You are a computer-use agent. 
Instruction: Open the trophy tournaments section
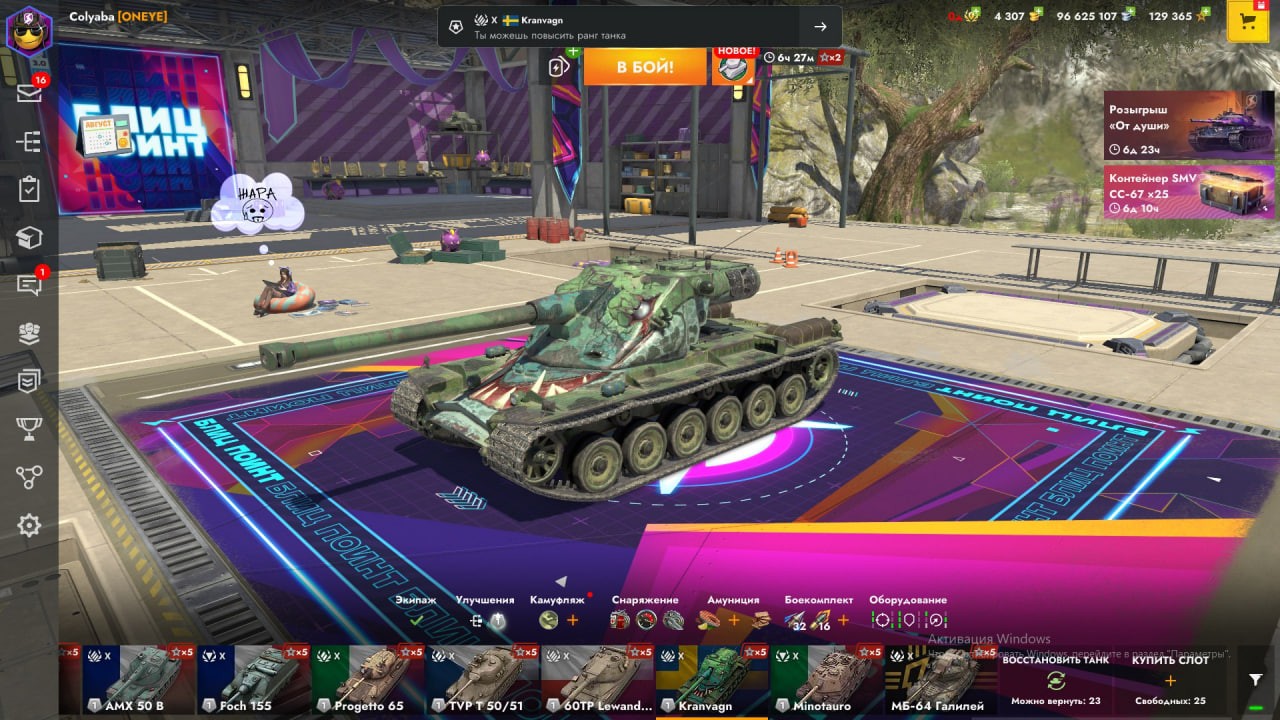pos(29,429)
